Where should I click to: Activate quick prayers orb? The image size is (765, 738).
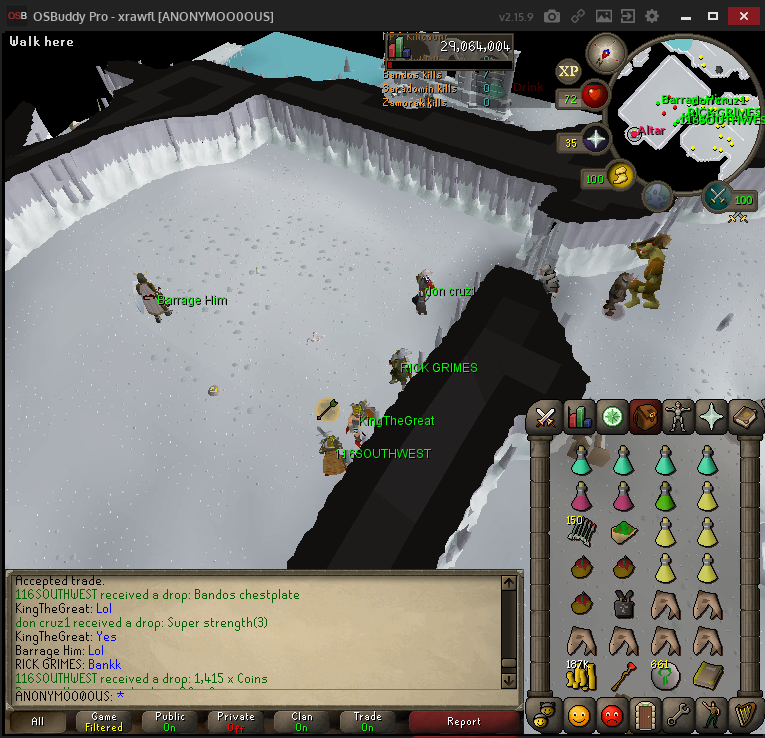(x=597, y=141)
